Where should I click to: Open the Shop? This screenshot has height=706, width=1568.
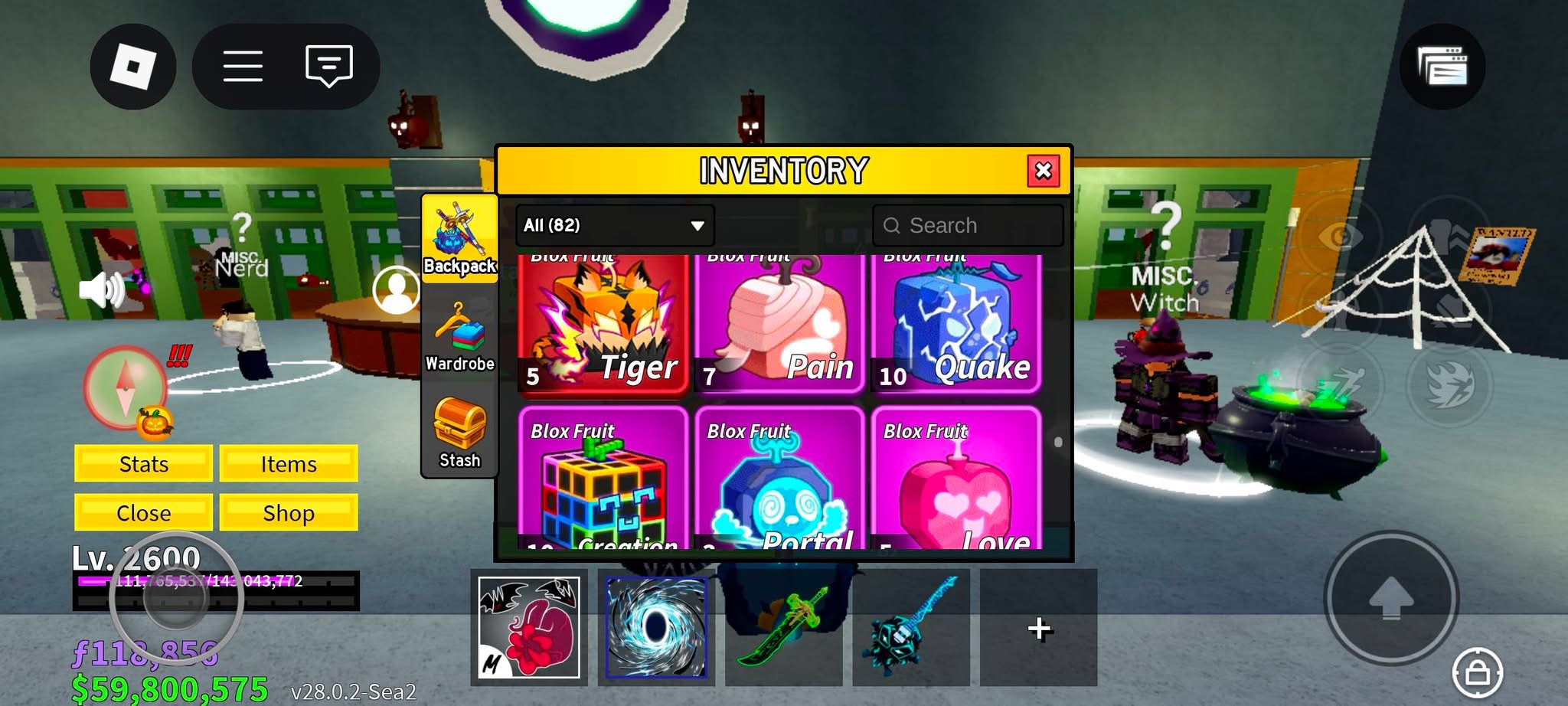[289, 512]
